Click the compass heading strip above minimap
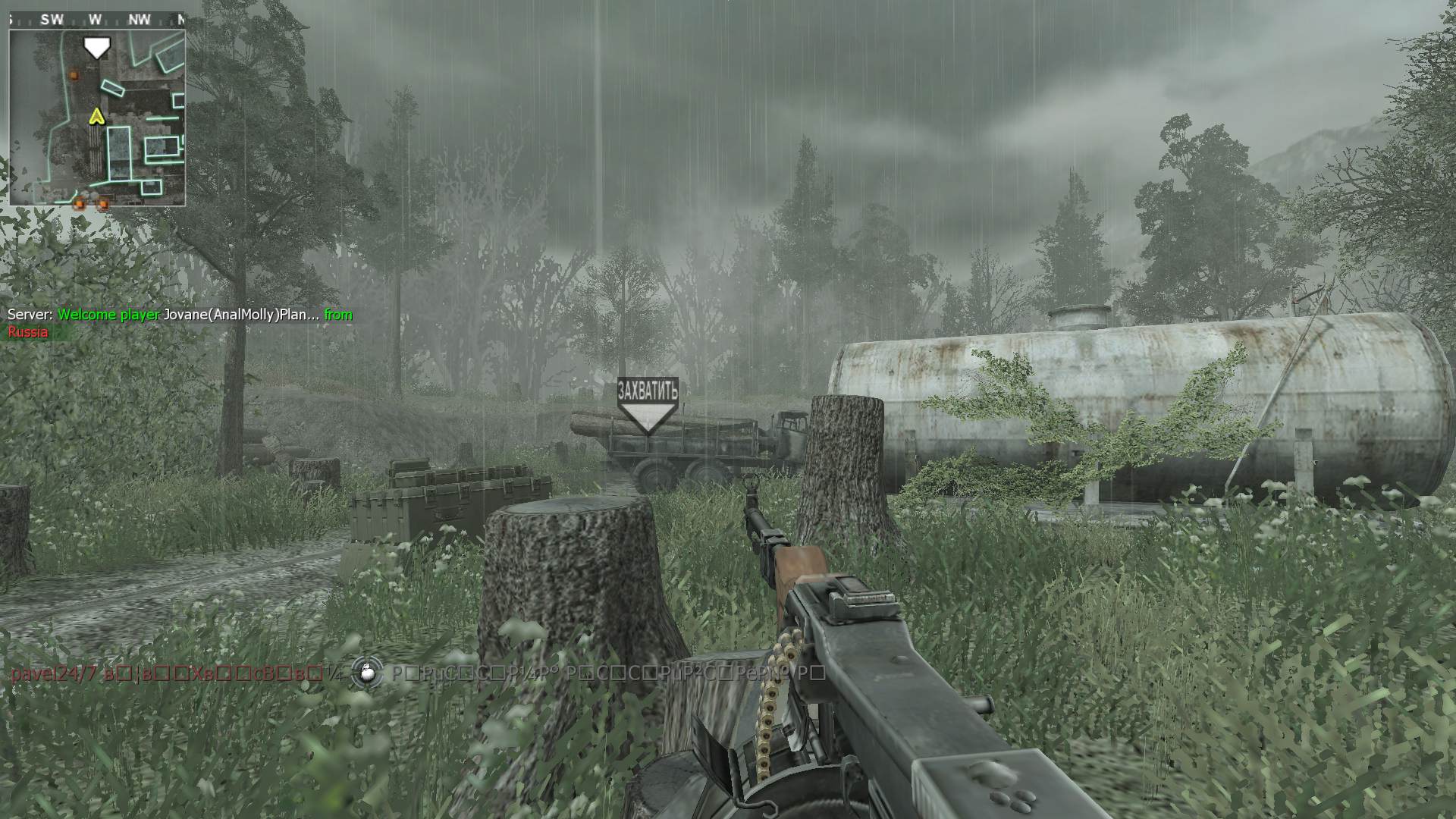1456x819 pixels. [96, 20]
